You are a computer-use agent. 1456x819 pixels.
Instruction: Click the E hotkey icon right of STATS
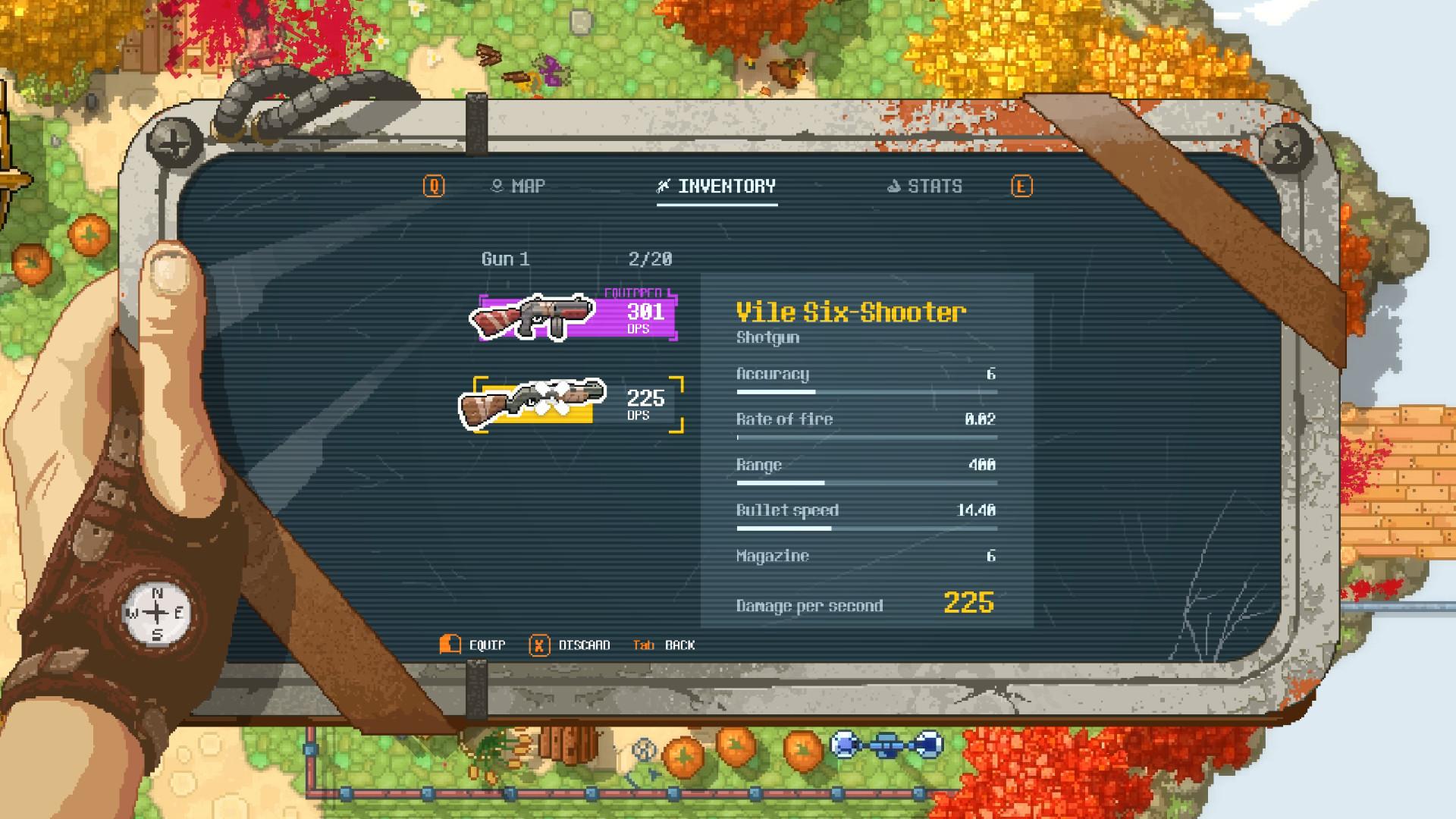pos(1022,186)
